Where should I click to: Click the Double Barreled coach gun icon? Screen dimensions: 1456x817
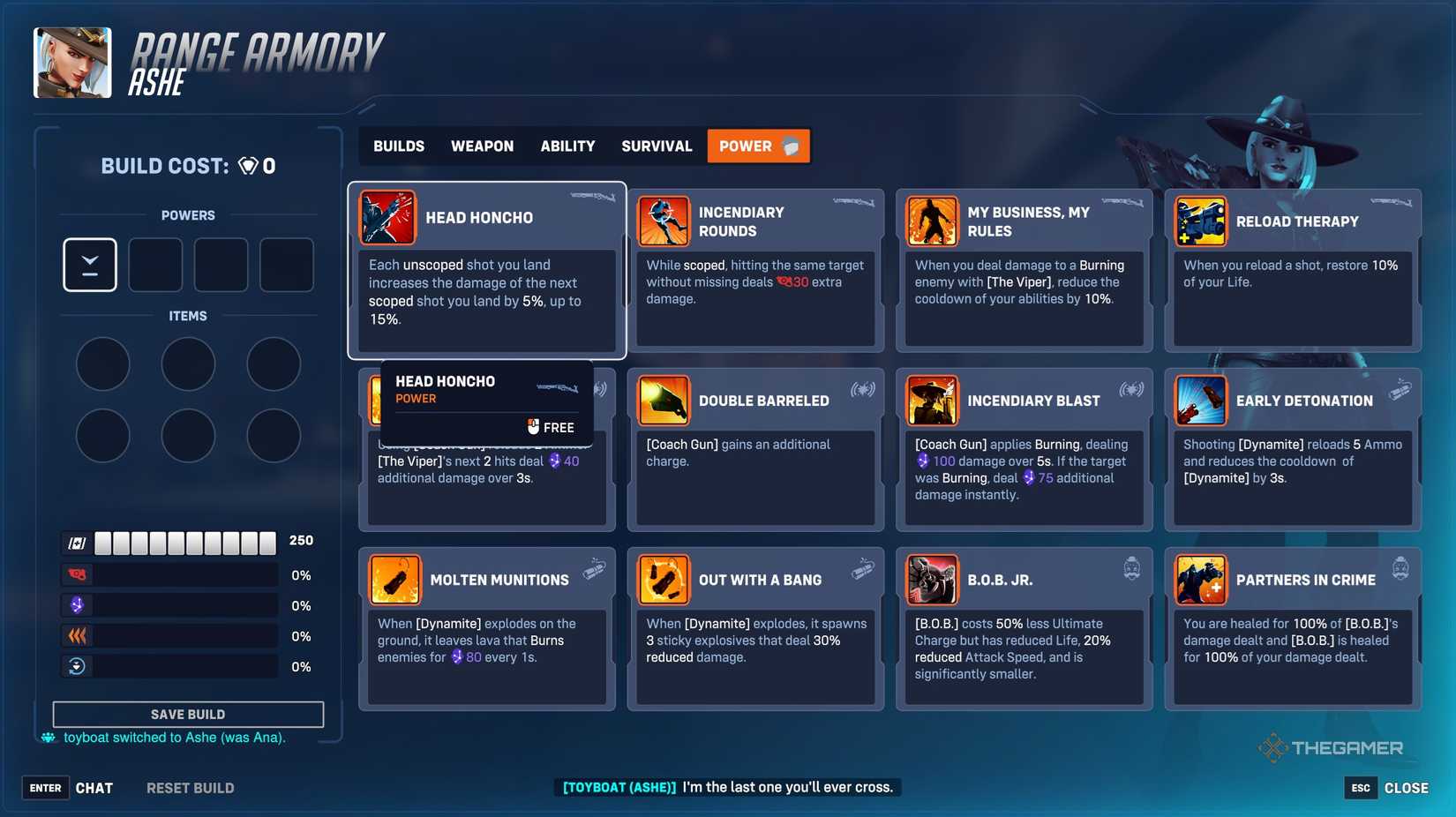click(664, 401)
